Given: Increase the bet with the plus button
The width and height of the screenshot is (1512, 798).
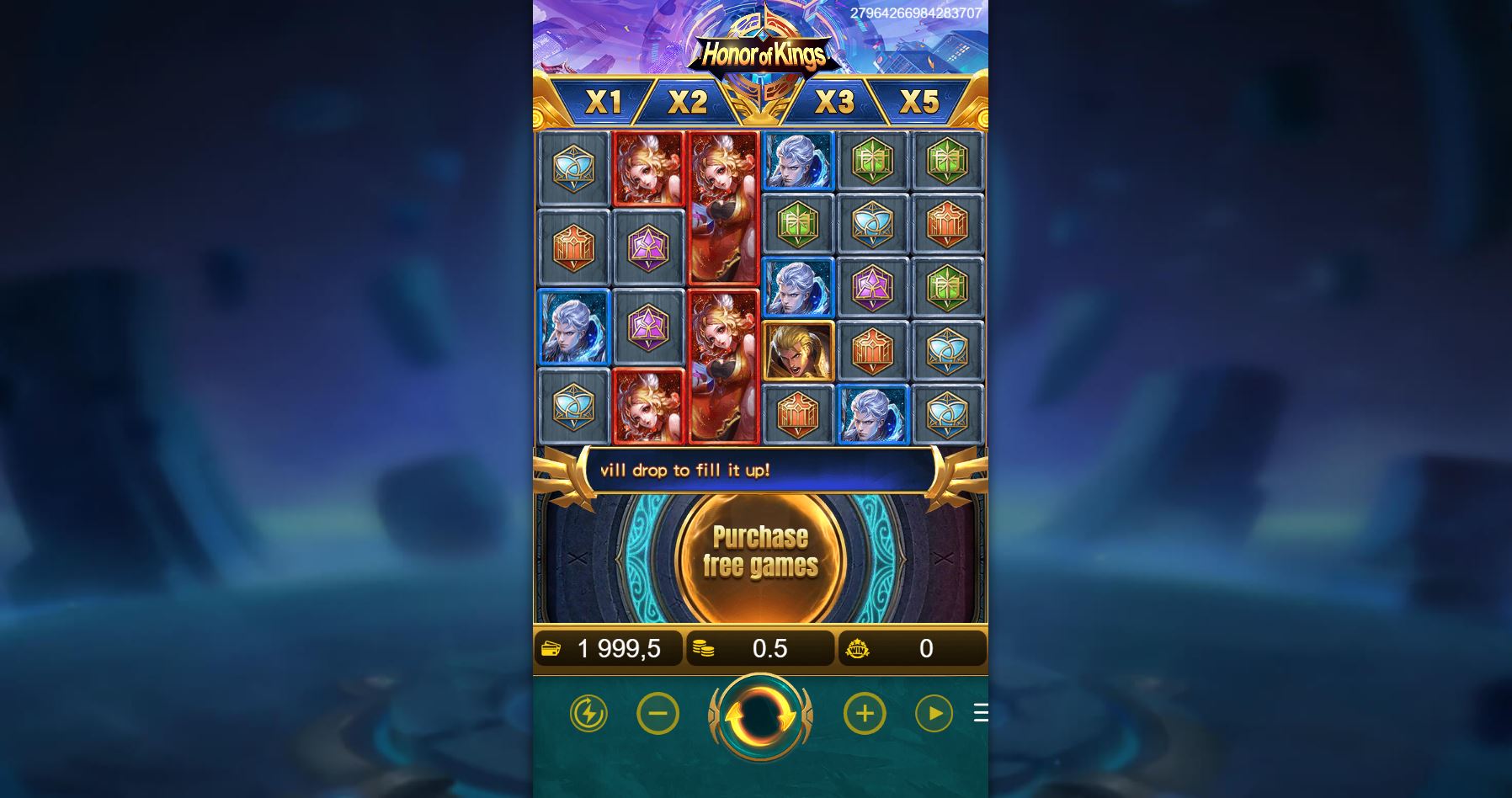Looking at the screenshot, I should click(865, 713).
